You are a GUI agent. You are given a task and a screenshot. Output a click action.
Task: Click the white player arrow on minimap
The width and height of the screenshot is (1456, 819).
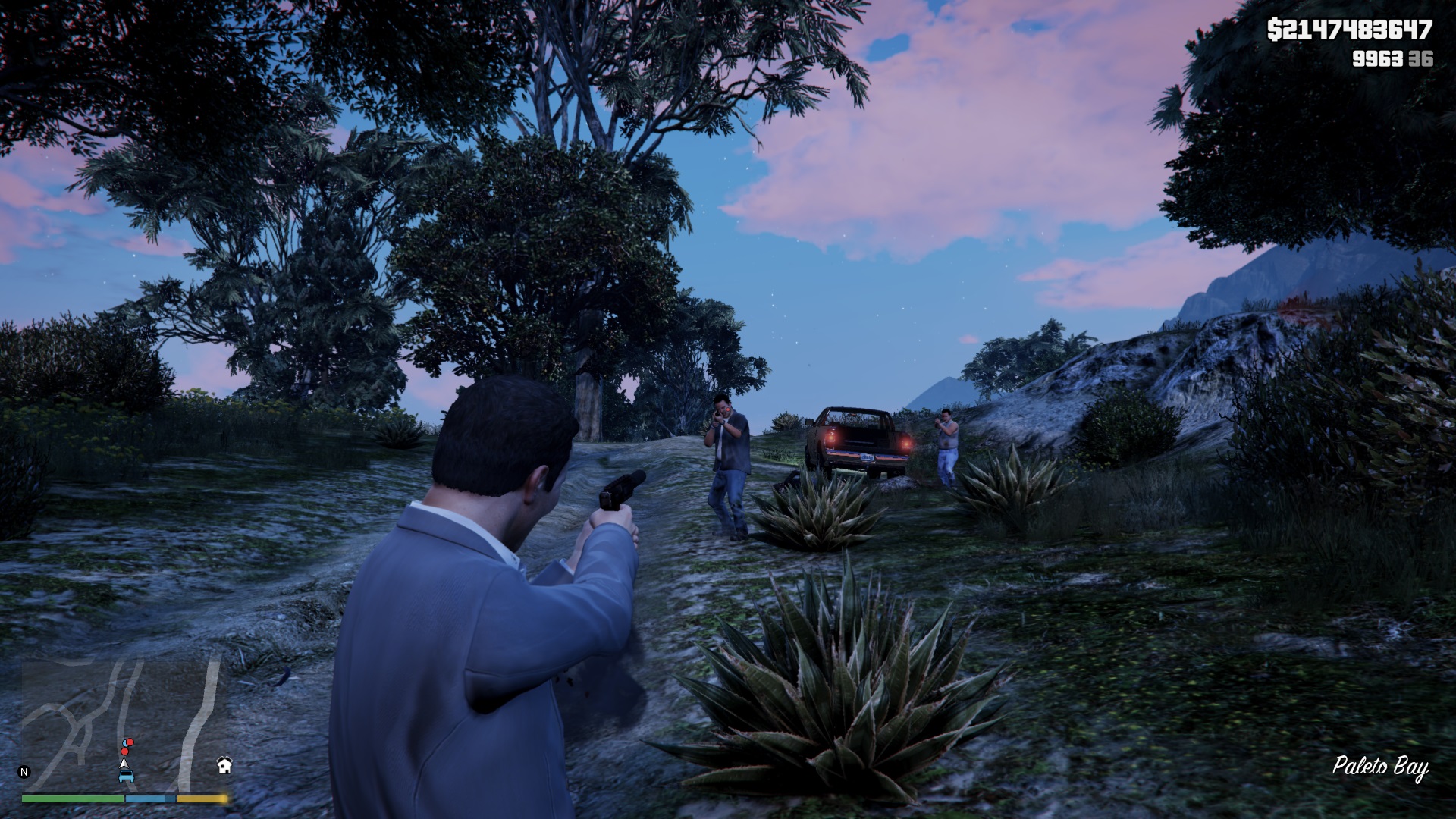pos(124,764)
